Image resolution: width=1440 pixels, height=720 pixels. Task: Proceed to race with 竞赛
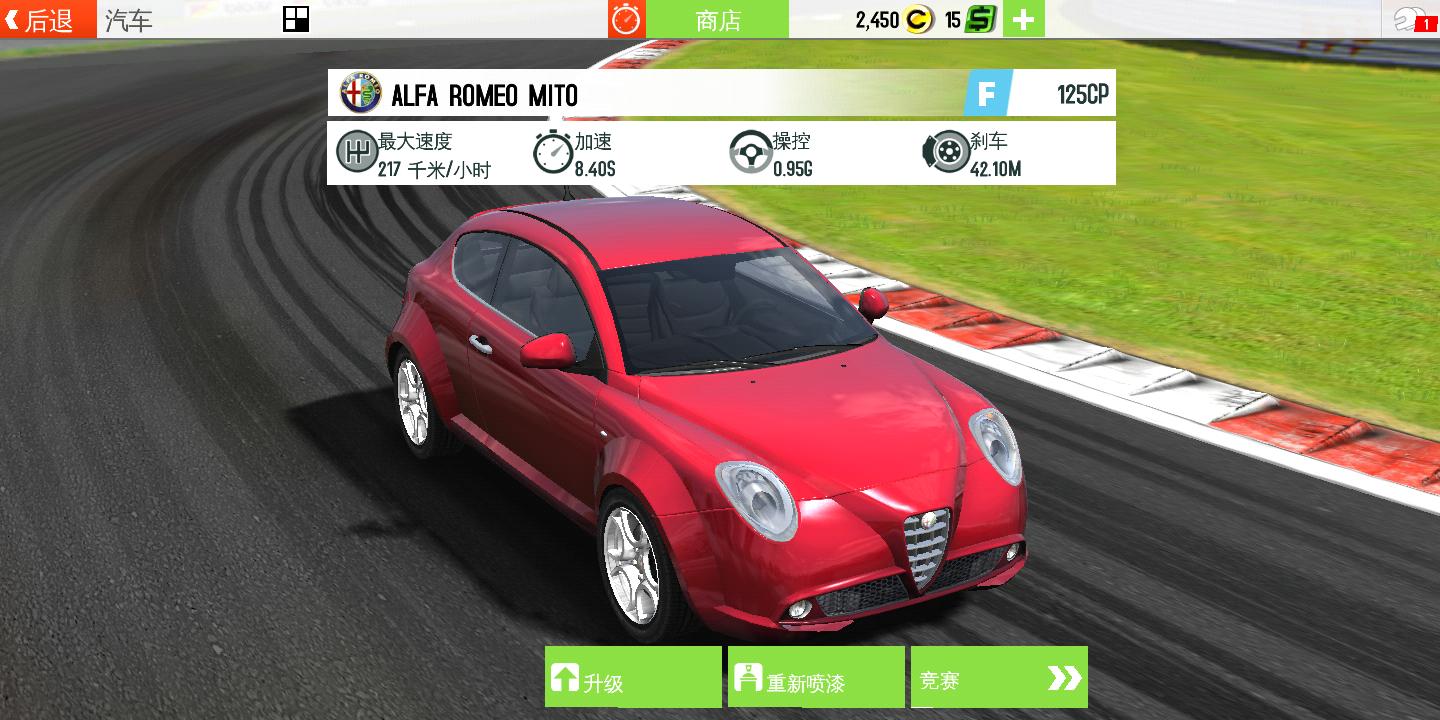click(998, 677)
